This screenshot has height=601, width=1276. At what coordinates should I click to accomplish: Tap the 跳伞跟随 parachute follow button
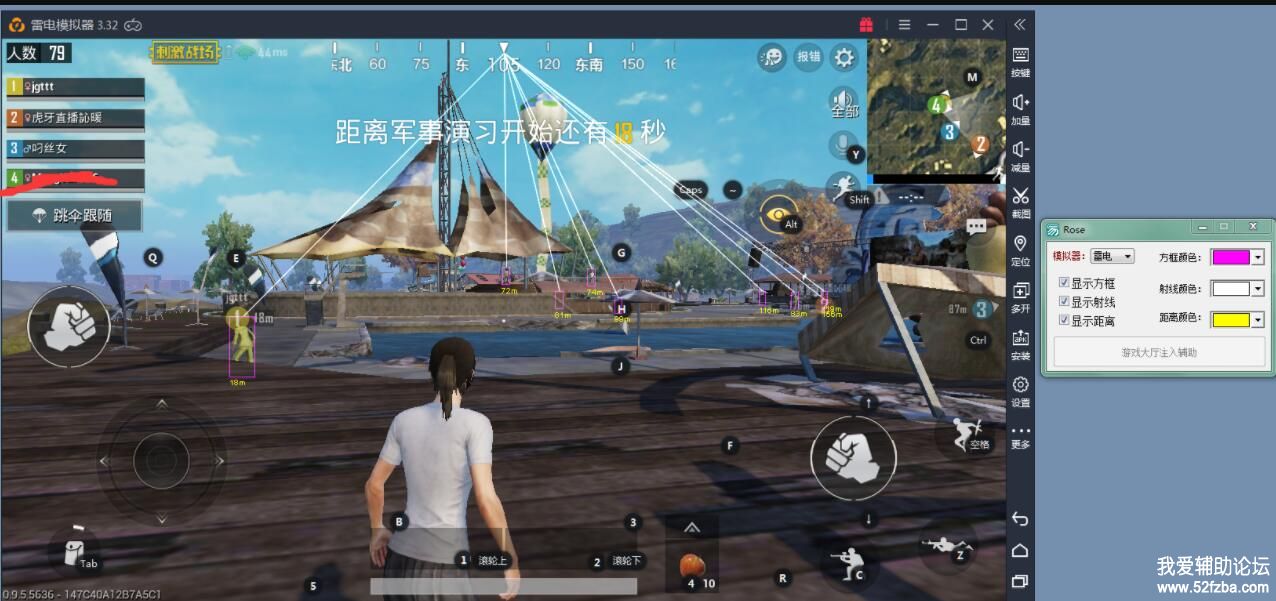pyautogui.click(x=75, y=215)
